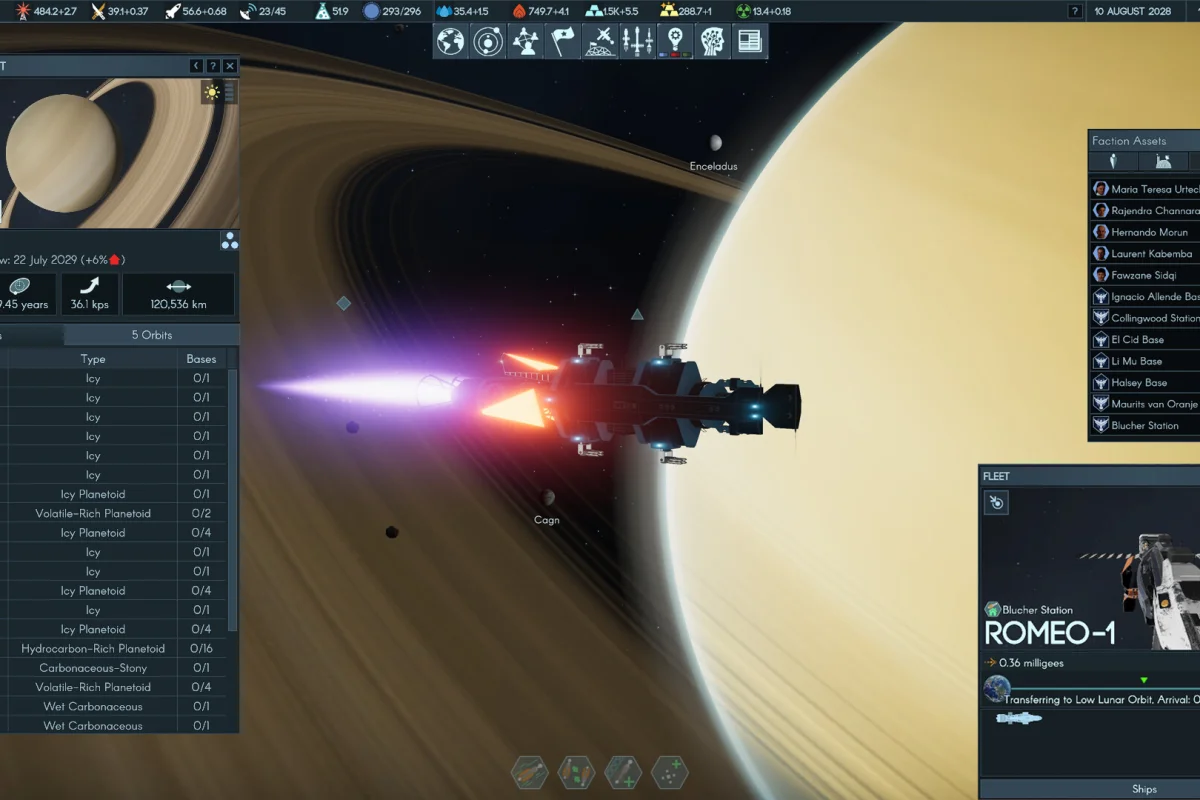Switch to the 5 Orbits tab

[152, 335]
